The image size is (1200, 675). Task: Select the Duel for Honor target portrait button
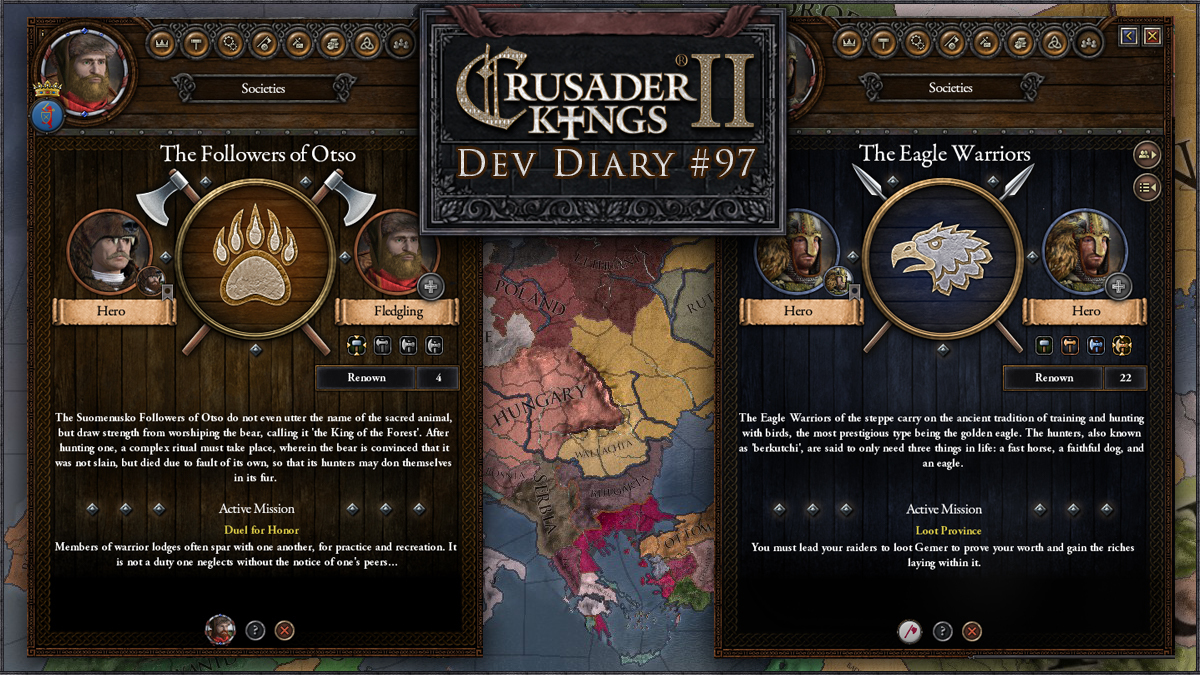pos(220,630)
